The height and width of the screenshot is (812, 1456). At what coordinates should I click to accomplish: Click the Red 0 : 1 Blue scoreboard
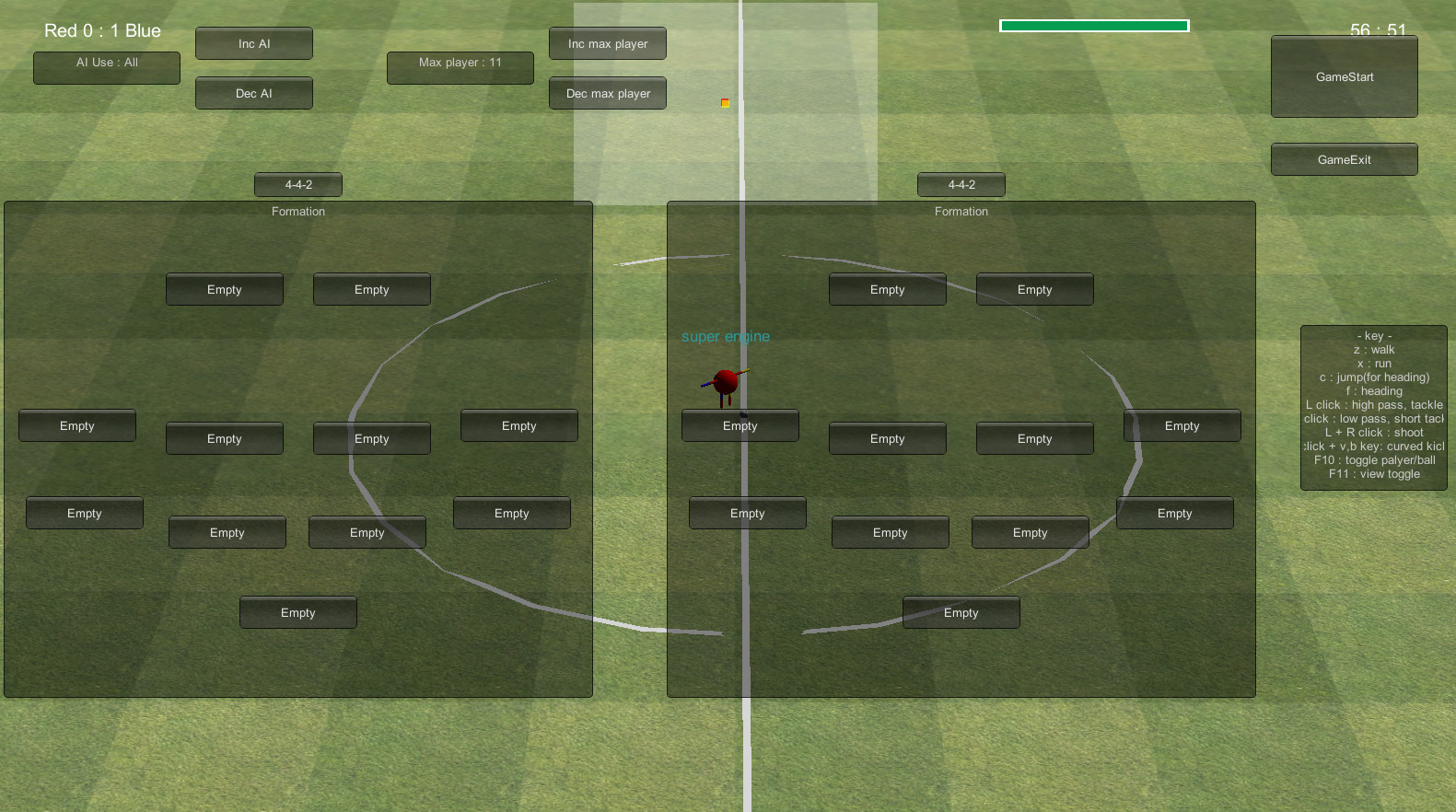click(x=101, y=30)
